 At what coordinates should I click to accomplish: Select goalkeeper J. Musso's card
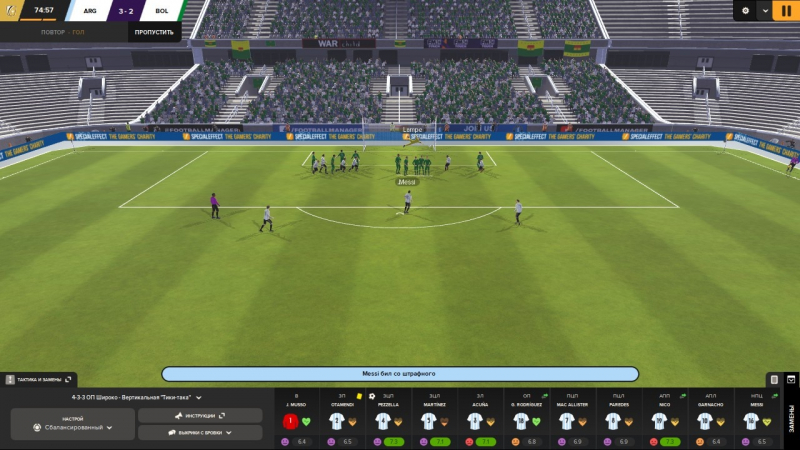tap(297, 420)
